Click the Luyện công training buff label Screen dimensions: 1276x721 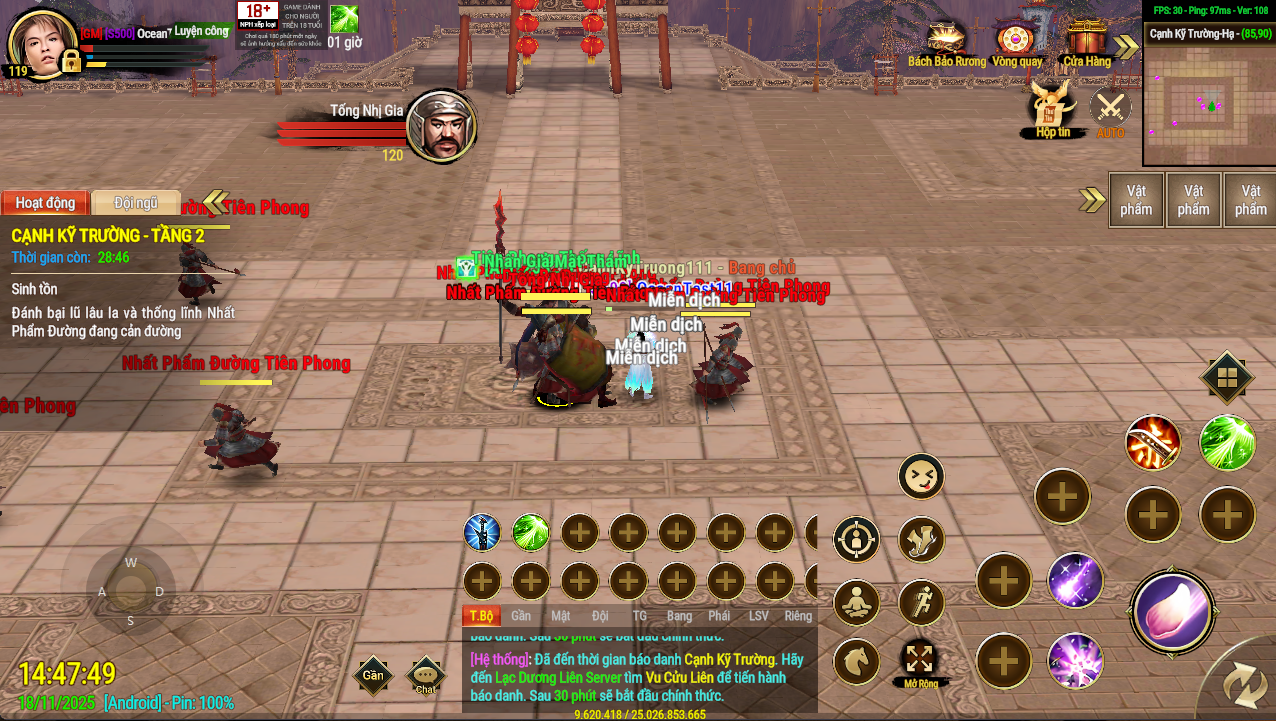(201, 31)
